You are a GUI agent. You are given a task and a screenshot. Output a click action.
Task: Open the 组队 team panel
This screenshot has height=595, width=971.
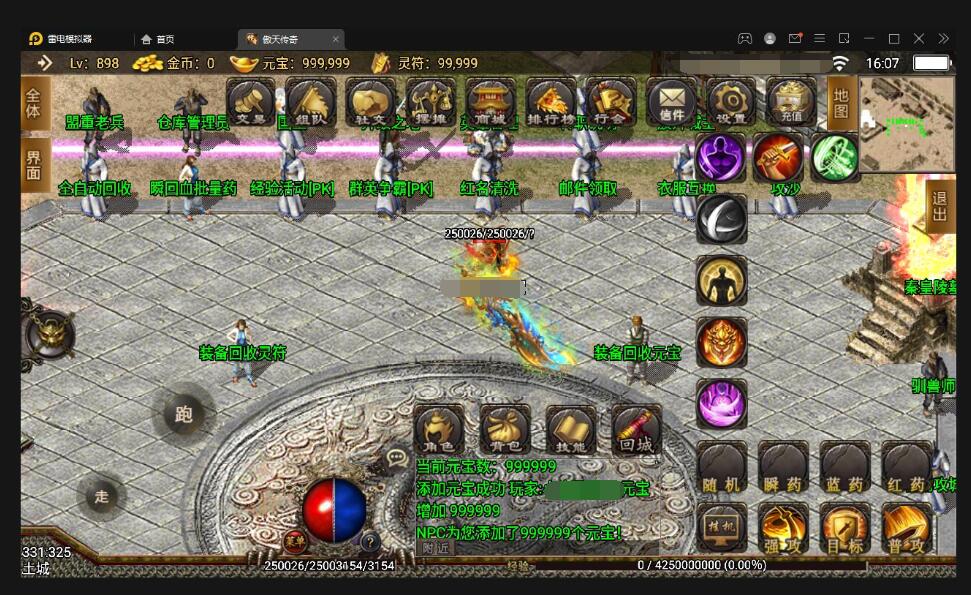coord(310,102)
